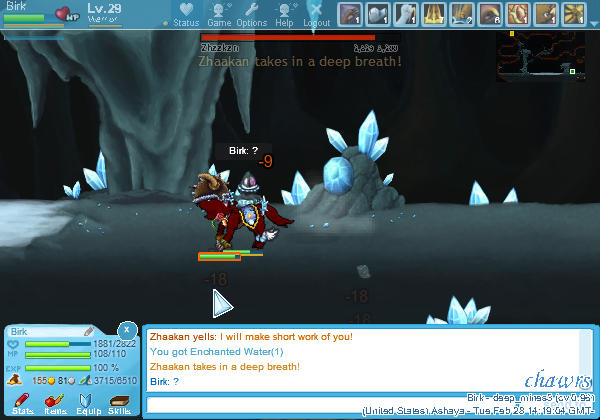Log out using the Logout button
This screenshot has height=420, width=600.
click(x=316, y=14)
